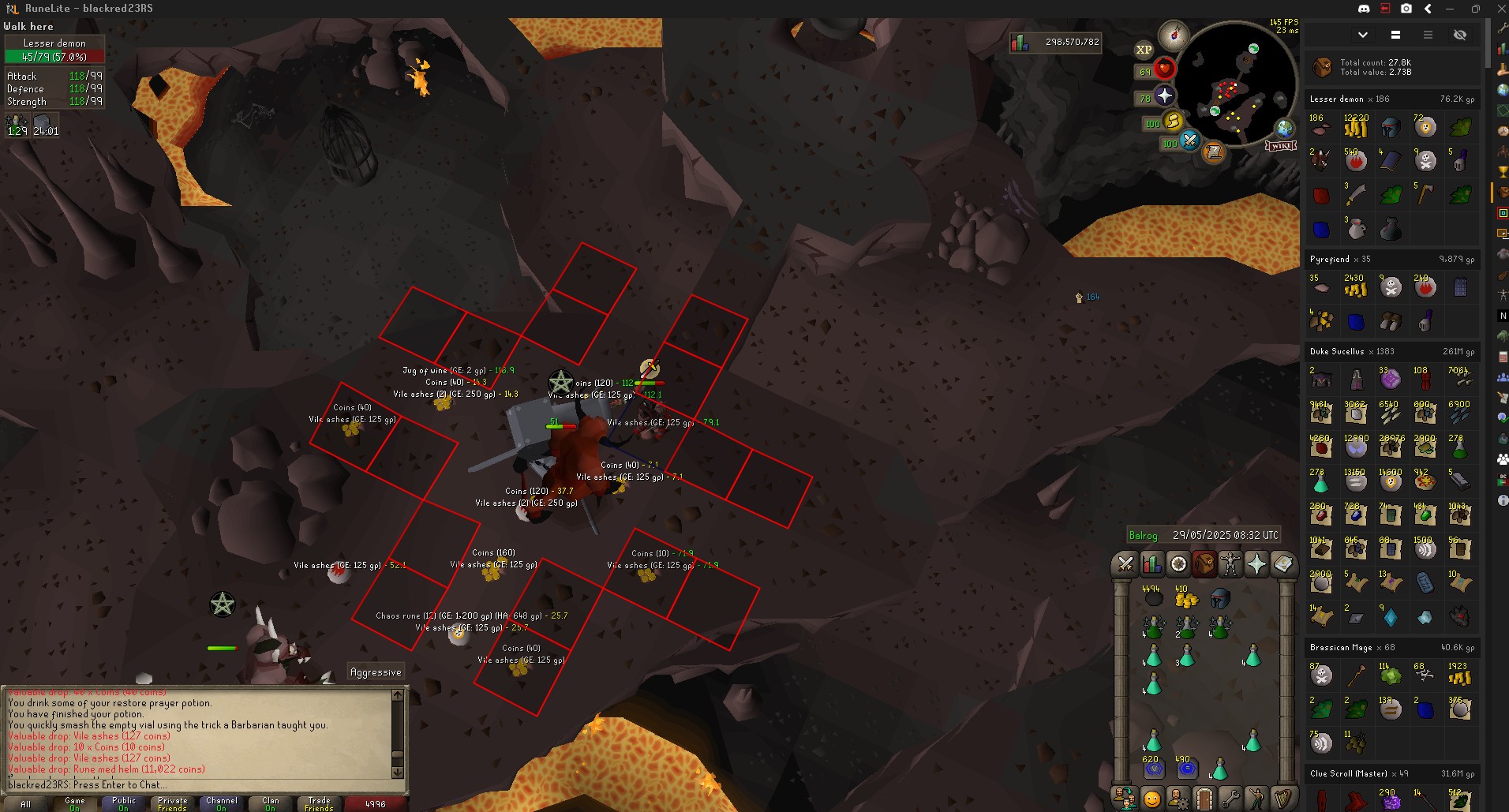Open the Worn Equipment tab
Image resolution: width=1509 pixels, height=812 pixels.
pos(1230,563)
